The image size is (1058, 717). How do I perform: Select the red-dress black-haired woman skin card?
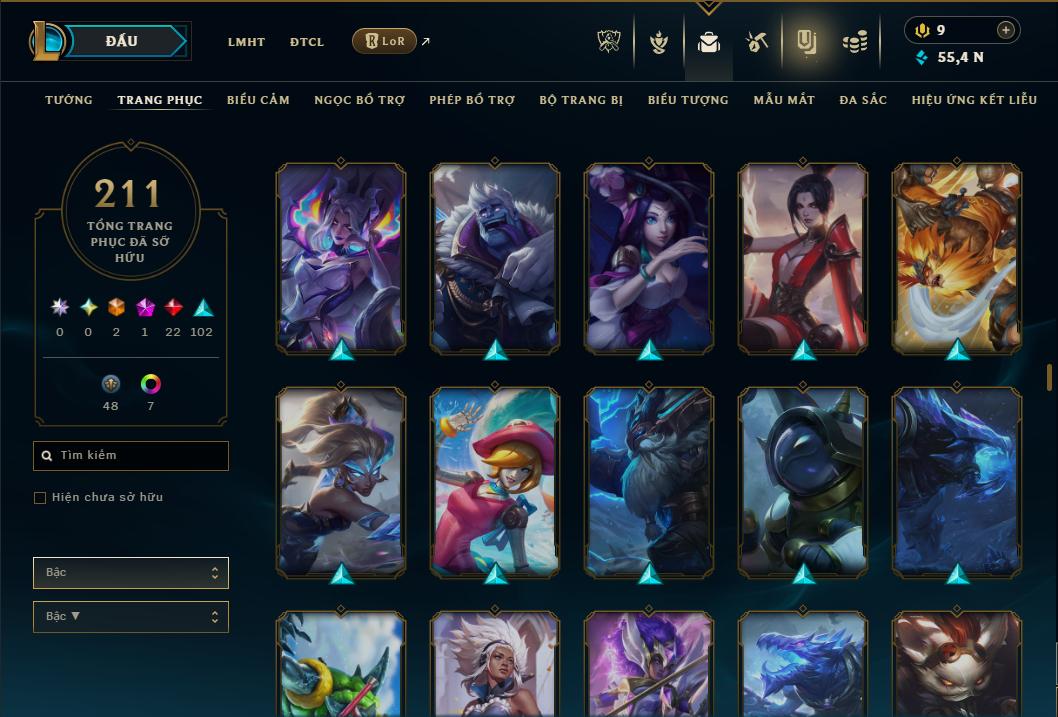point(803,257)
